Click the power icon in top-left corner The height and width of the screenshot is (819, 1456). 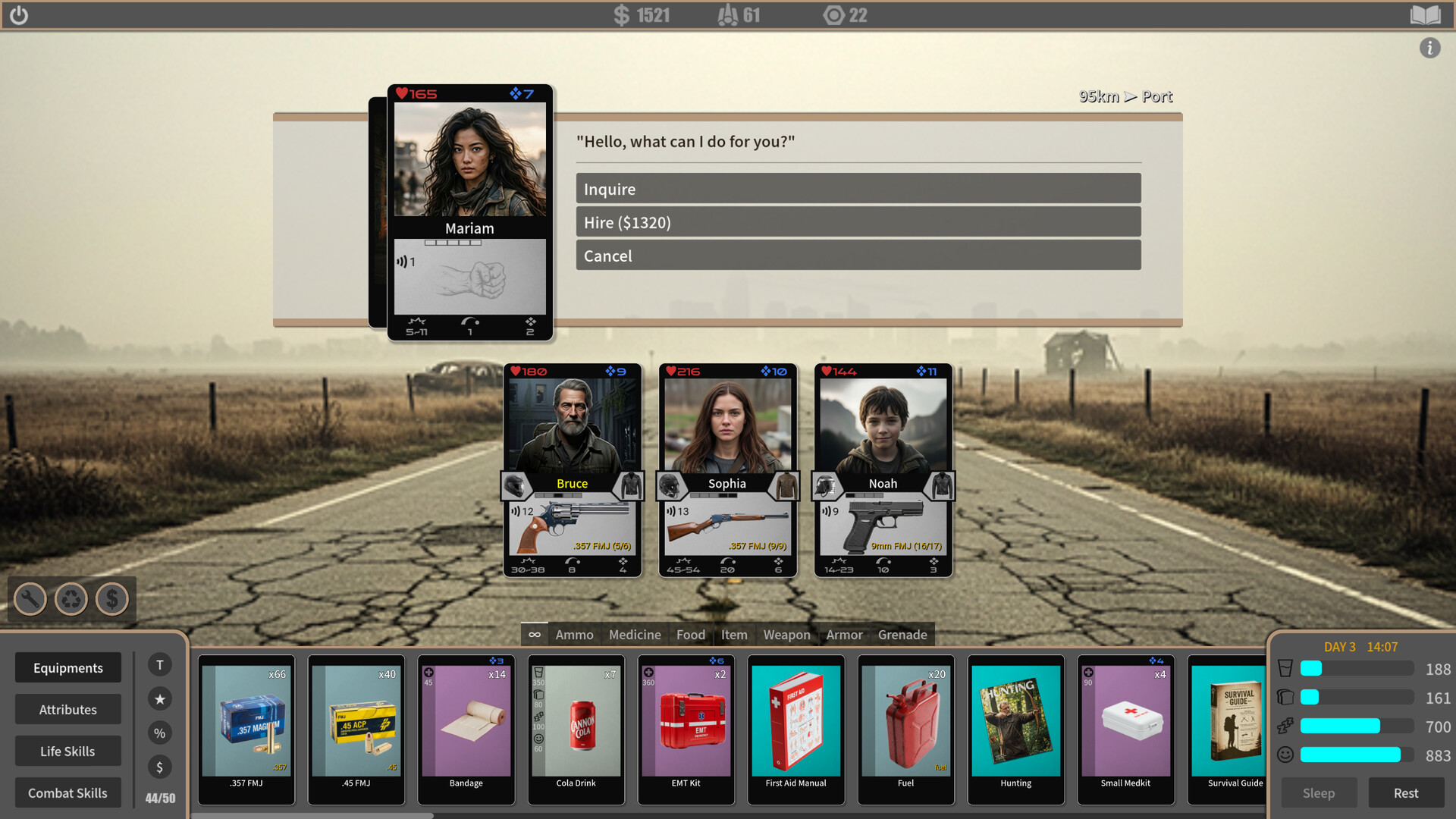(x=20, y=14)
